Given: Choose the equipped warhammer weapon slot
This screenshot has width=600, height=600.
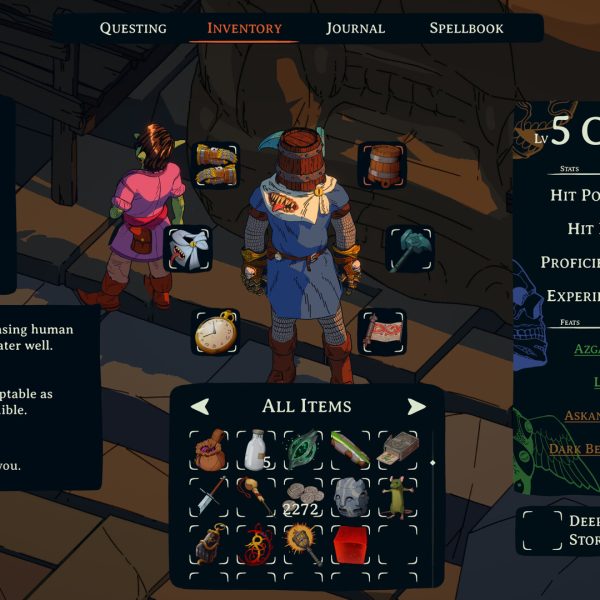Looking at the screenshot, I should (x=409, y=249).
